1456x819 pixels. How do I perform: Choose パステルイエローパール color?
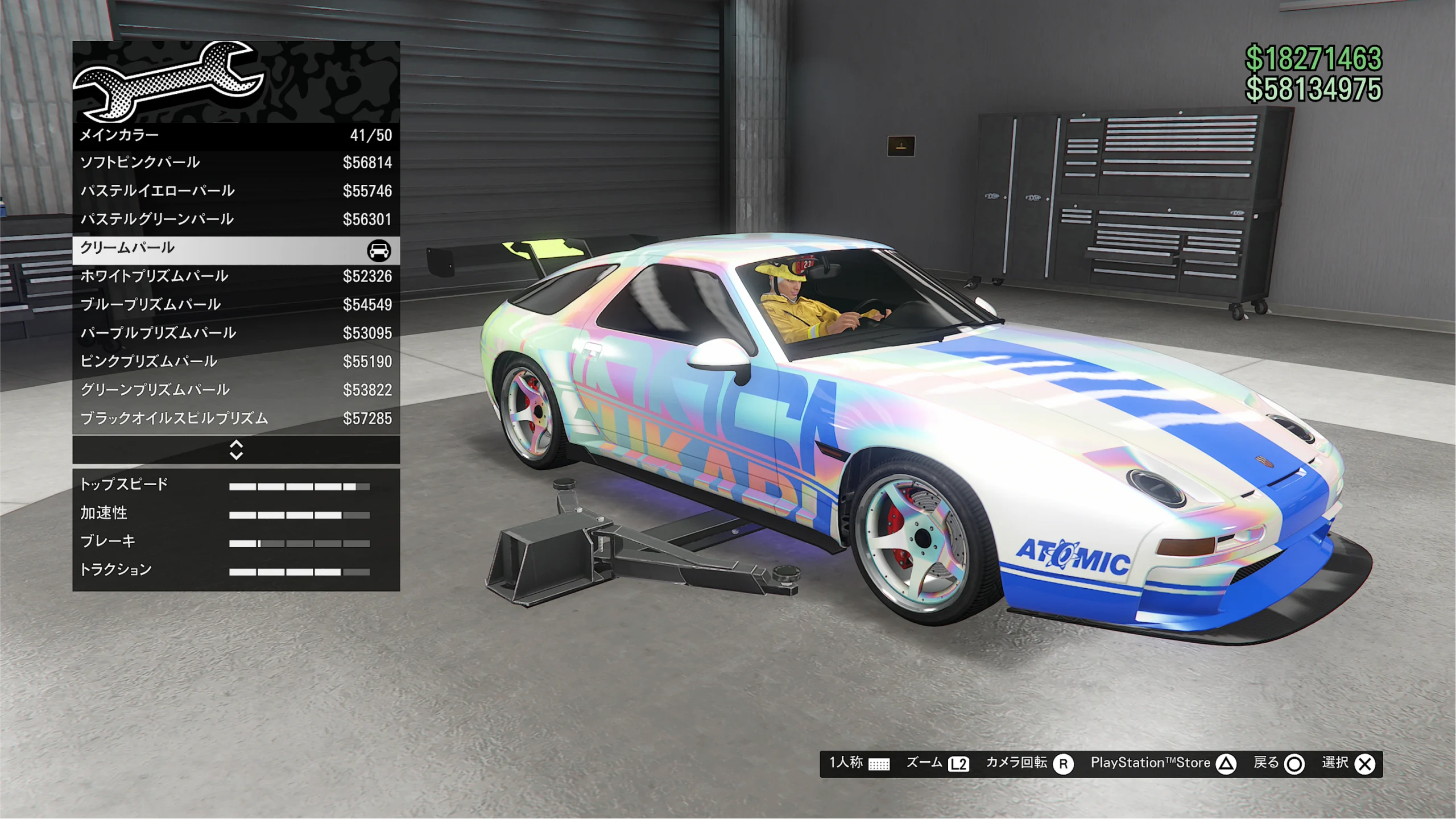pyautogui.click(x=236, y=191)
